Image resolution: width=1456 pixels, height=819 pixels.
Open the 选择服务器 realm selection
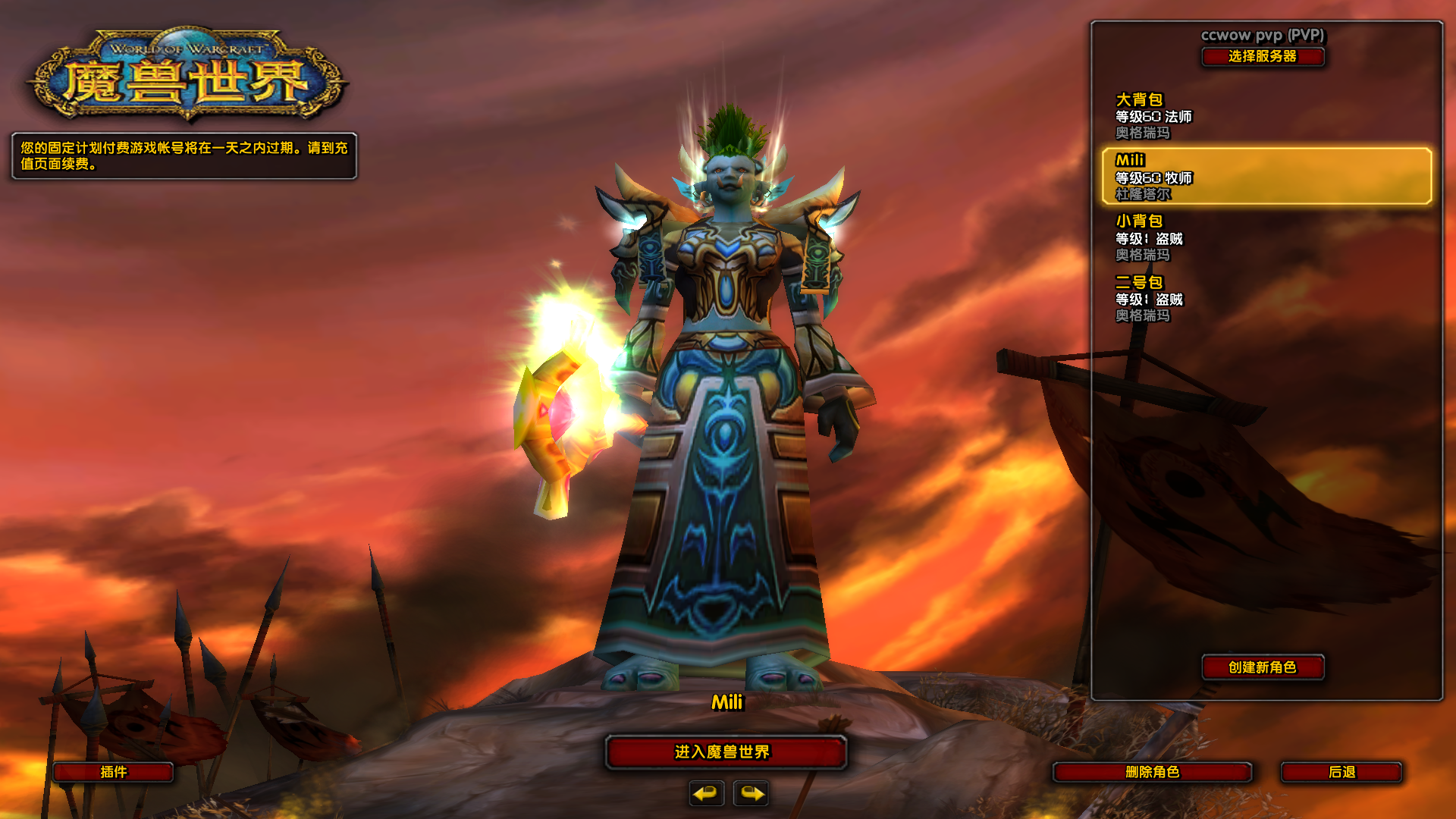1263,57
